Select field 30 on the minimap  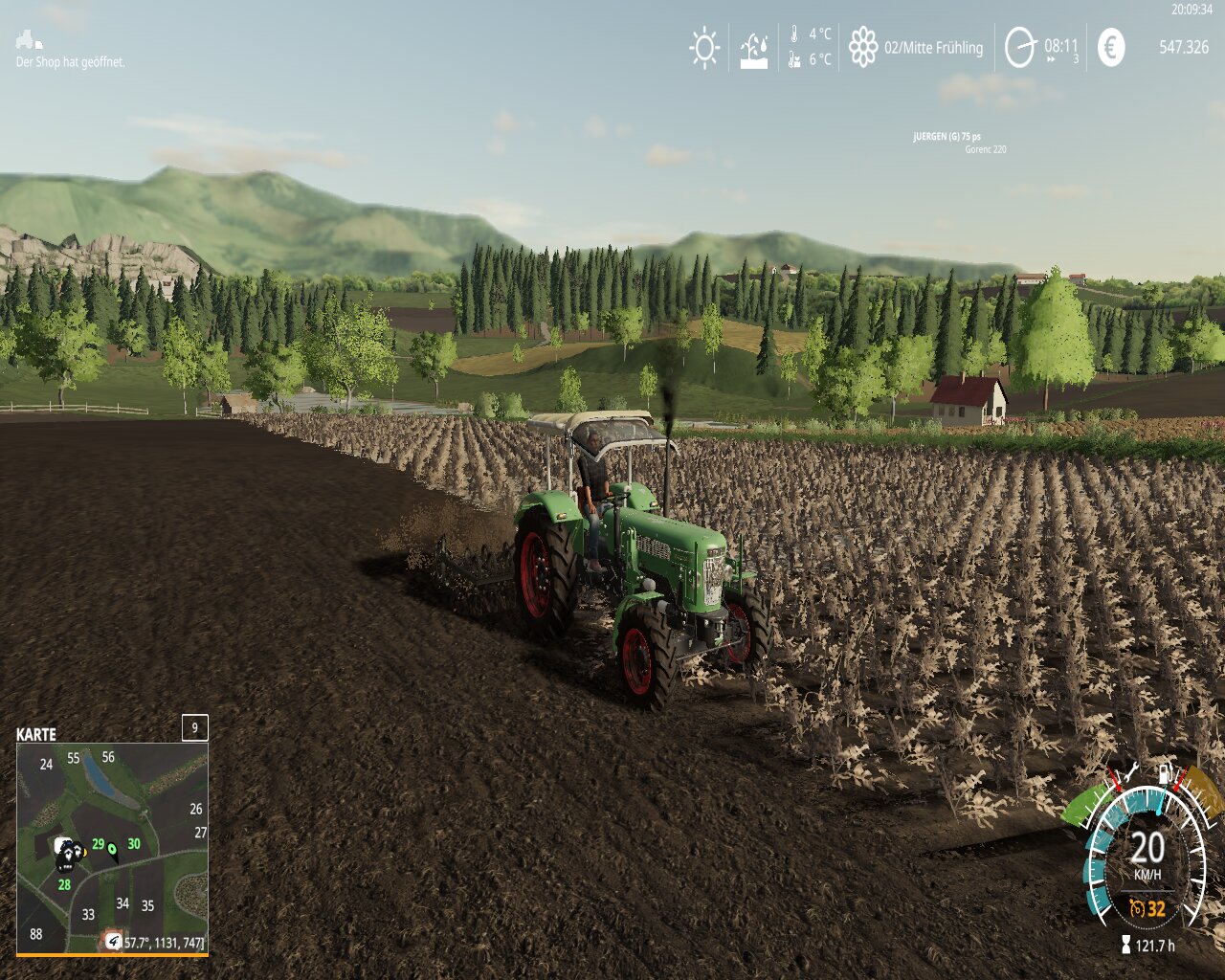[x=134, y=844]
